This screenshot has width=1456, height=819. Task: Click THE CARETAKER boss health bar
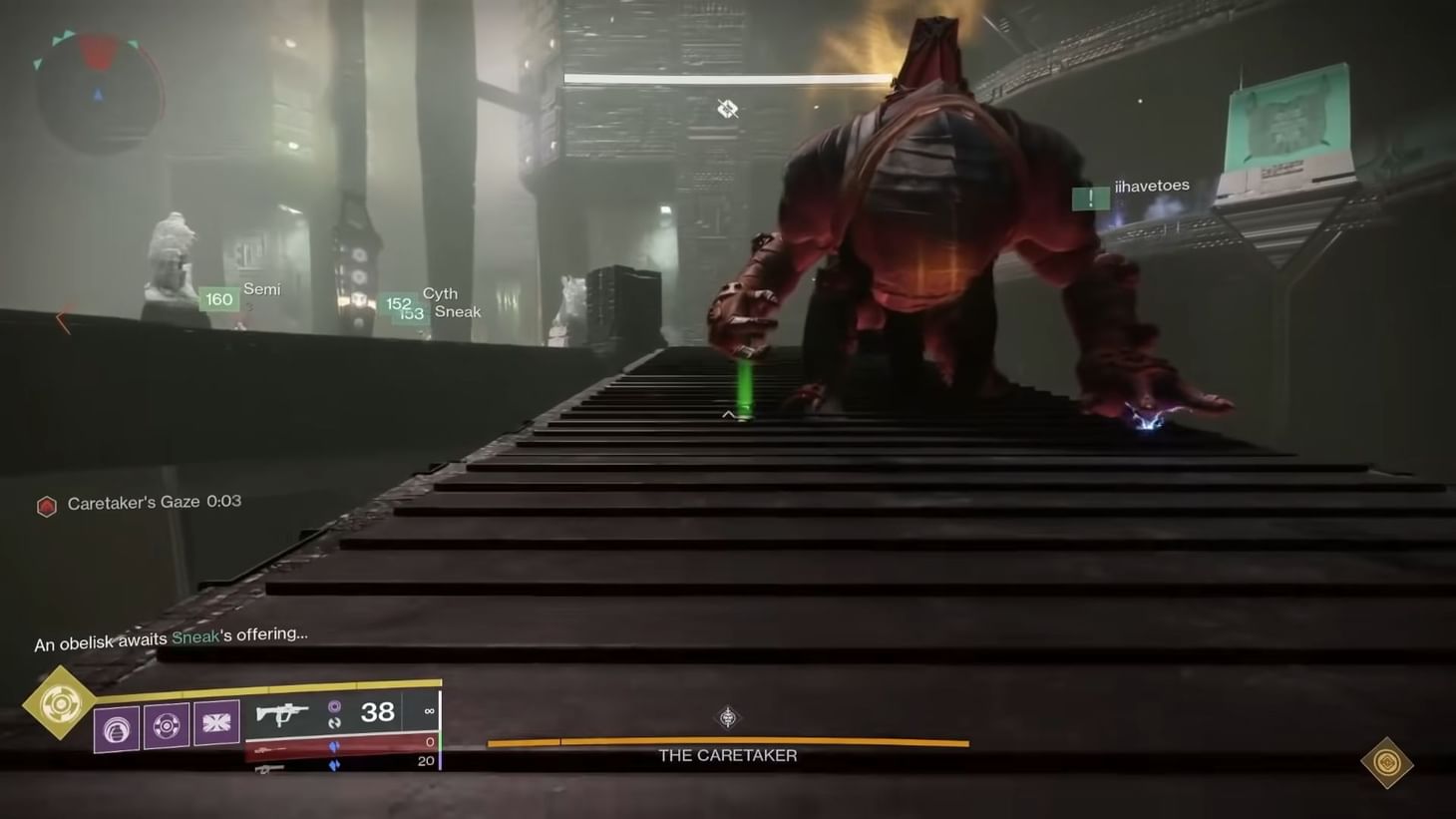click(727, 742)
